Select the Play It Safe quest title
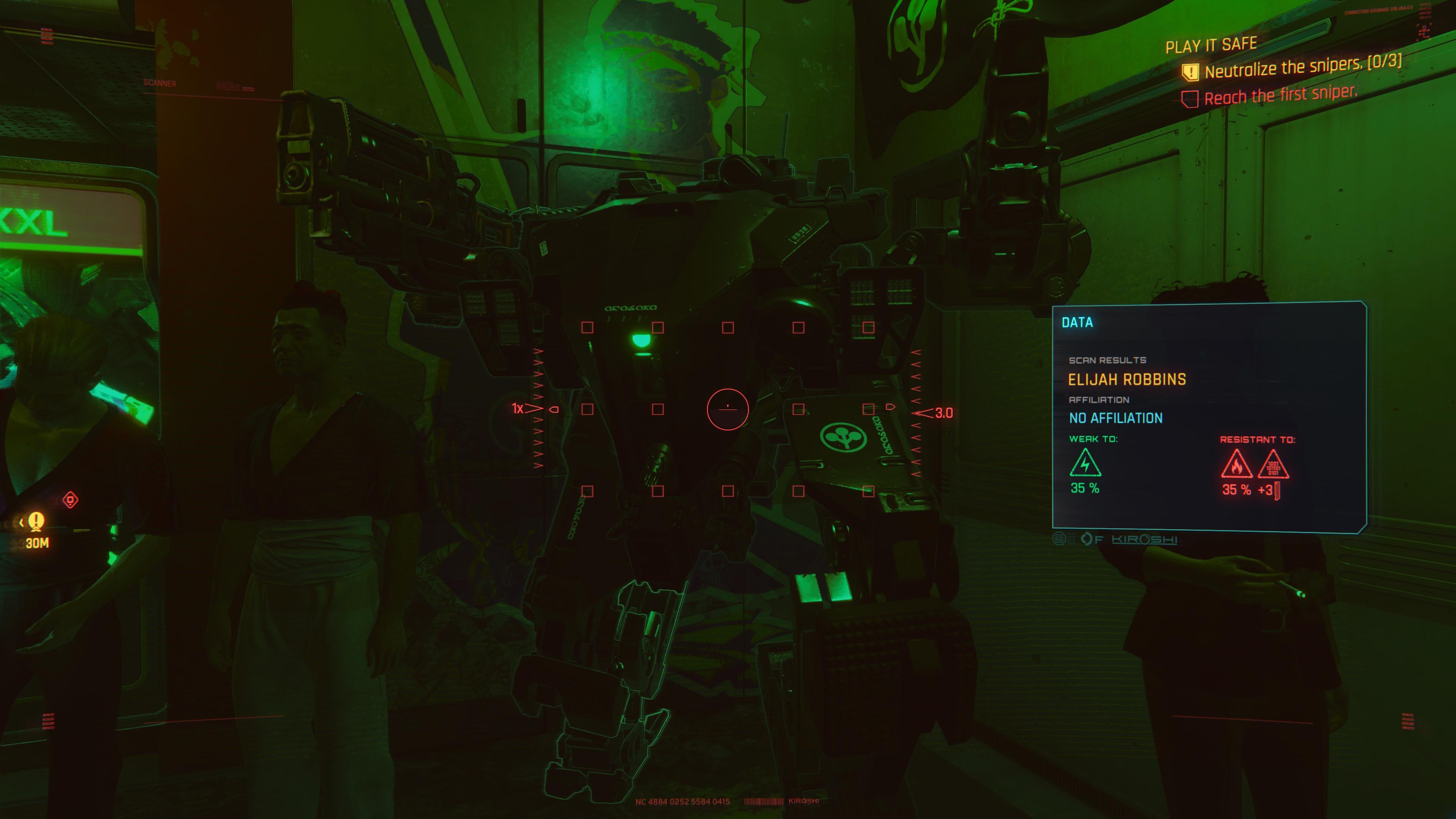The image size is (1456, 819). tap(1211, 45)
